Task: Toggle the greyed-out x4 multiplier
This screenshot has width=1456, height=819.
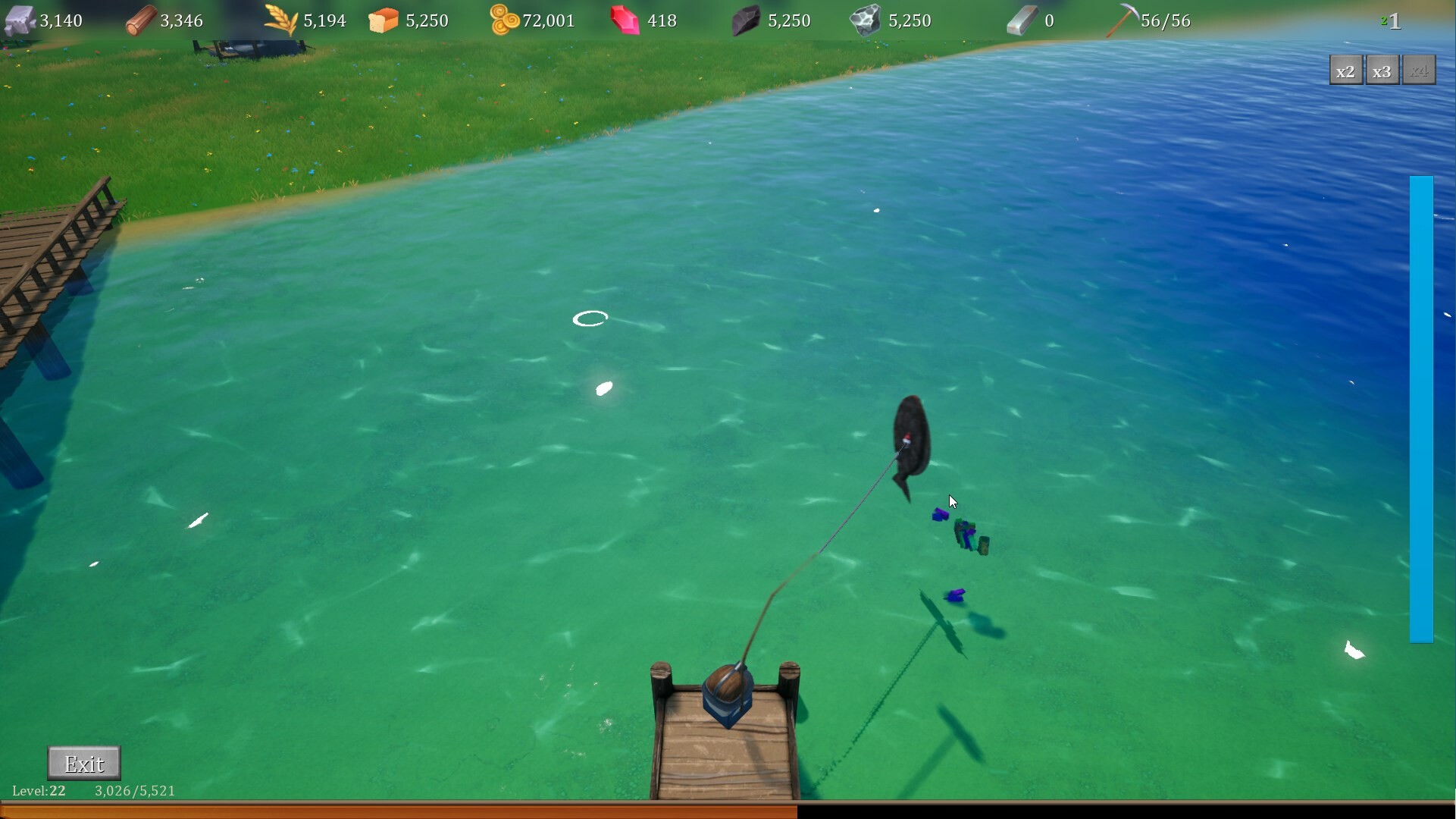Action: (1419, 70)
